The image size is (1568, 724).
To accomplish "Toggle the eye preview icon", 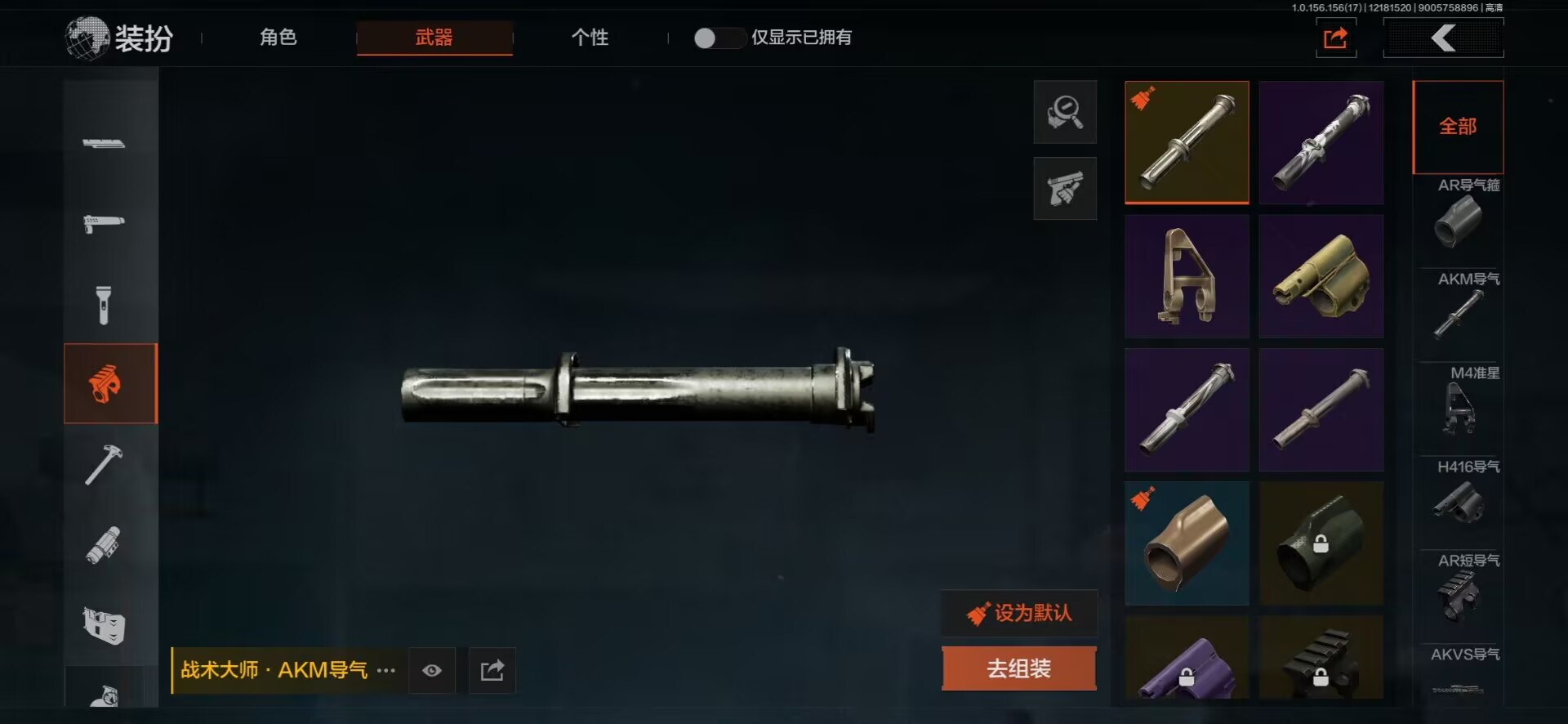I will (432, 671).
